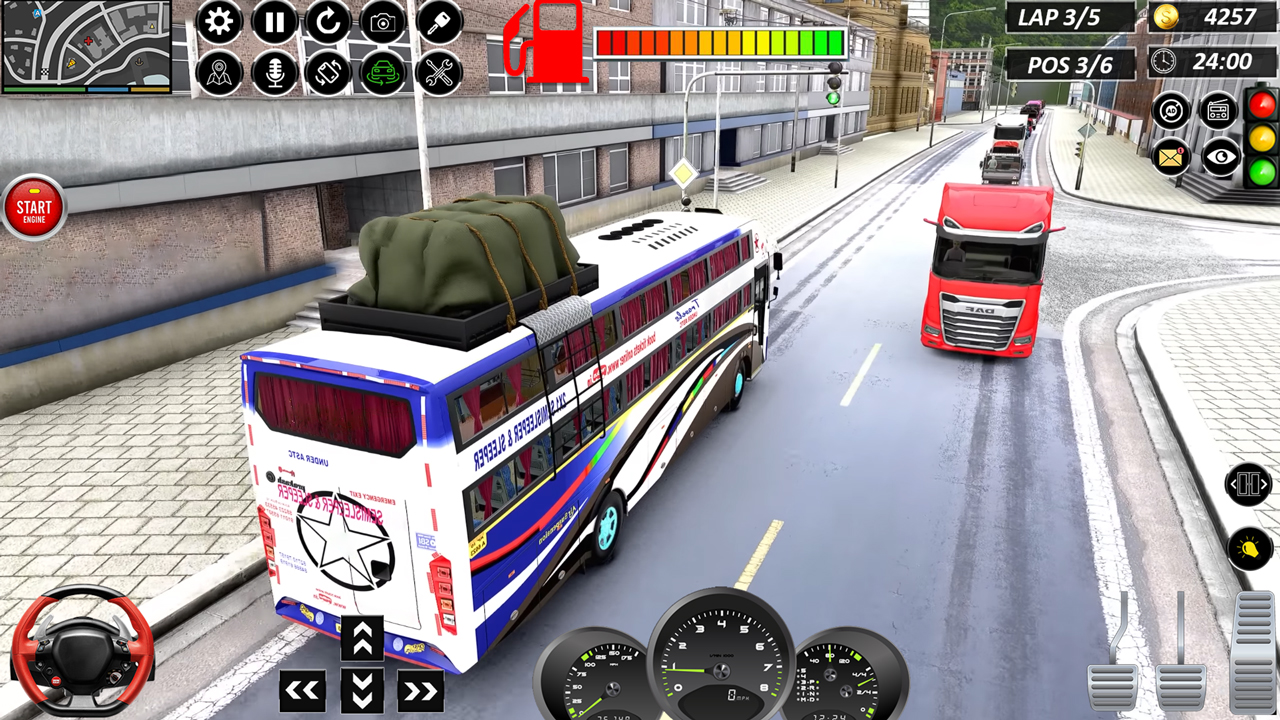Viewport: 1280px width, 720px height.
Task: Toggle the microphone on or off
Action: pos(275,72)
